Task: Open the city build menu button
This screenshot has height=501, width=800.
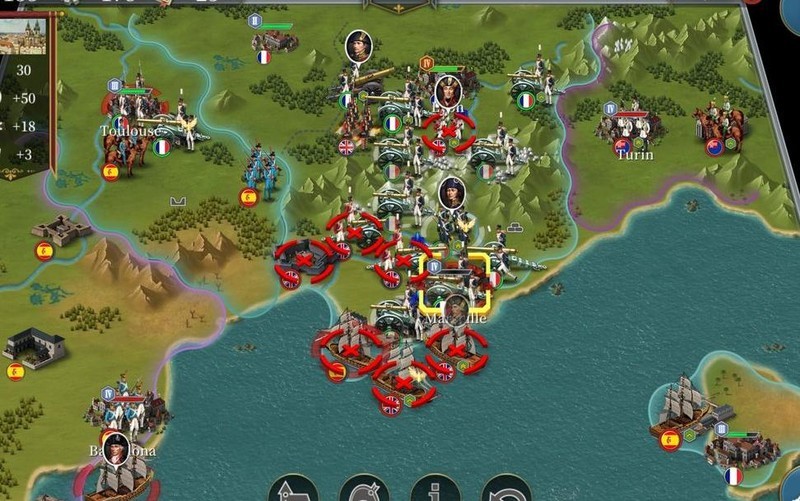Action: point(293,491)
